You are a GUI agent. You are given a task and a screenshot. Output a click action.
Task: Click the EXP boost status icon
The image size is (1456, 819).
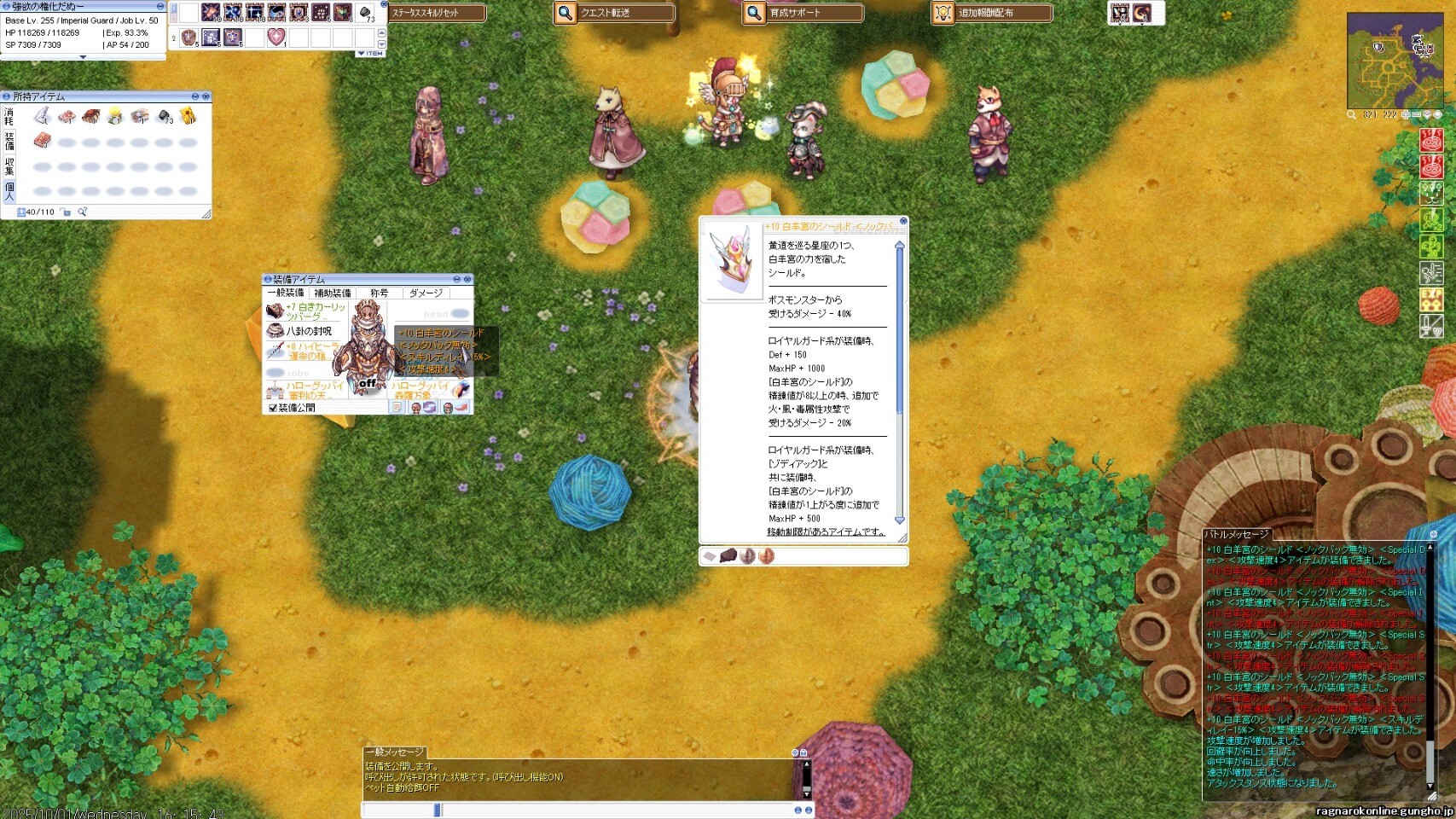(1430, 298)
